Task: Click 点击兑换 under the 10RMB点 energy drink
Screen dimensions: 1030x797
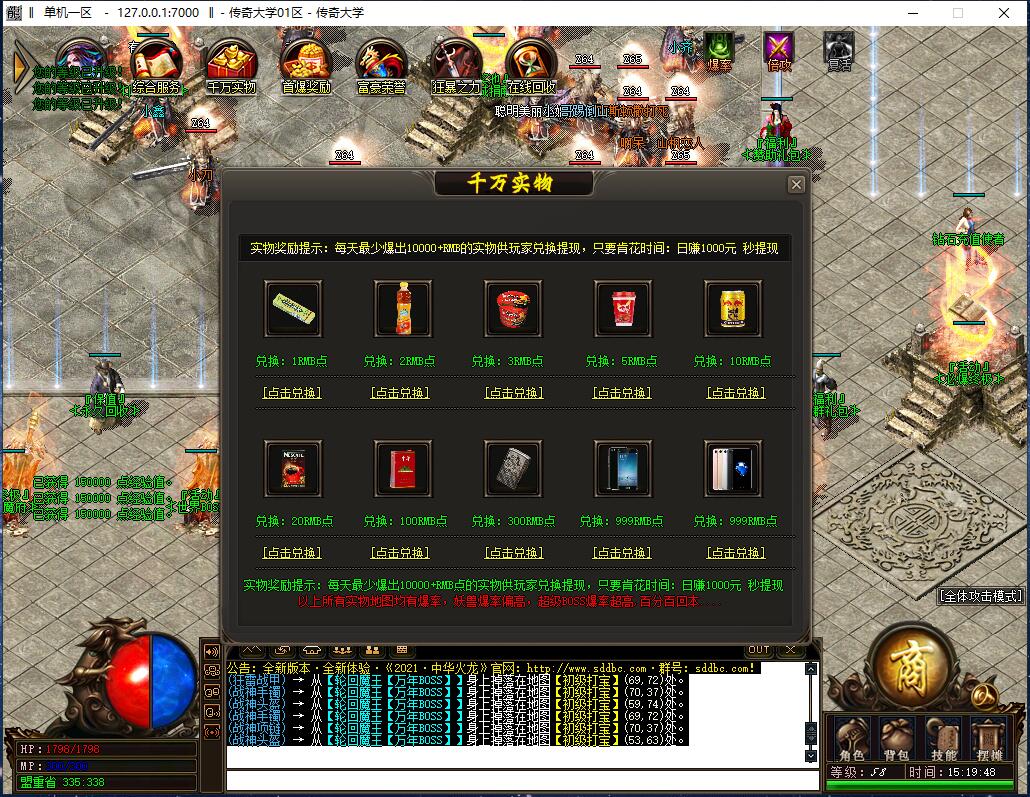Action: (x=736, y=393)
